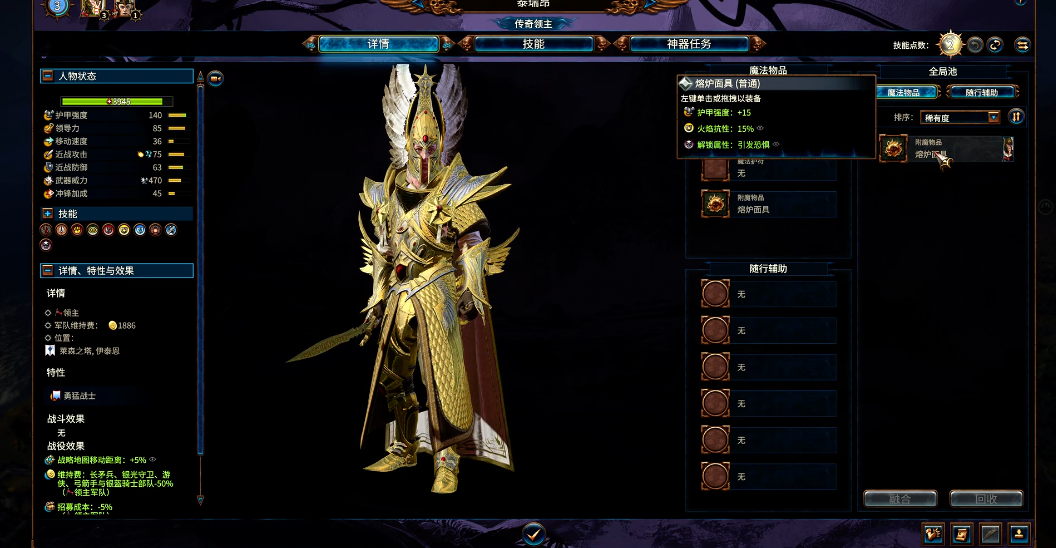Click the equipped 熔炉面具 enchanted item slot
Image resolution: width=1056 pixels, height=548 pixels.
(x=769, y=204)
